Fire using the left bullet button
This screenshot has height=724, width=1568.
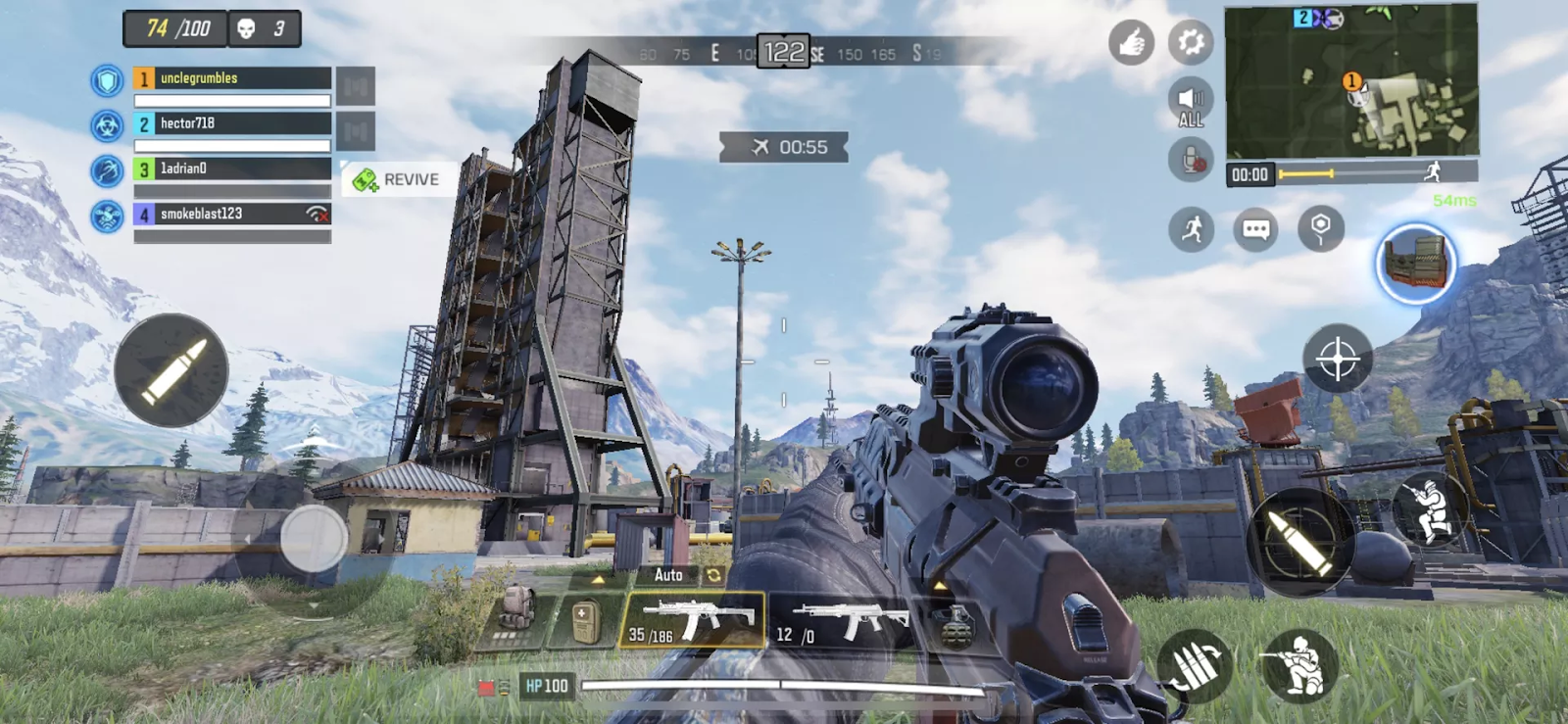171,370
